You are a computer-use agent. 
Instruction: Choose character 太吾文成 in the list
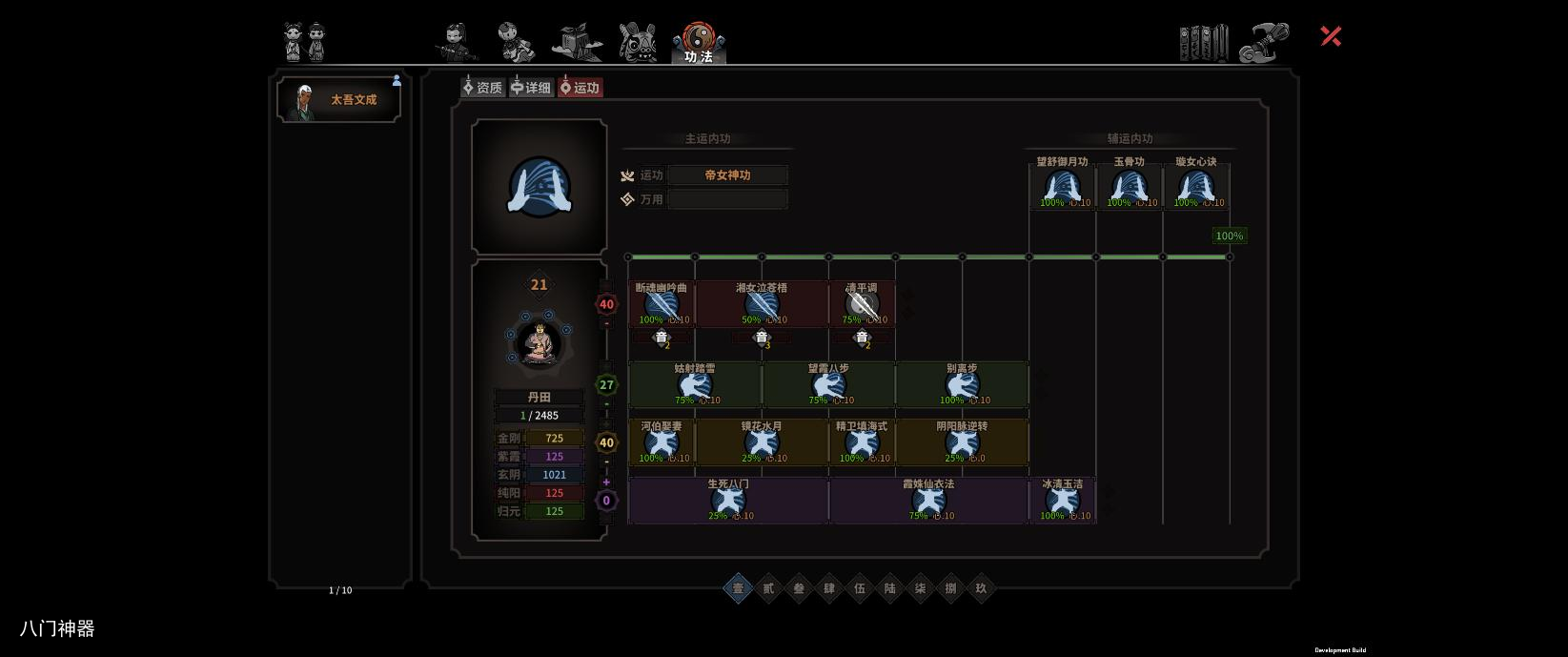[x=339, y=100]
